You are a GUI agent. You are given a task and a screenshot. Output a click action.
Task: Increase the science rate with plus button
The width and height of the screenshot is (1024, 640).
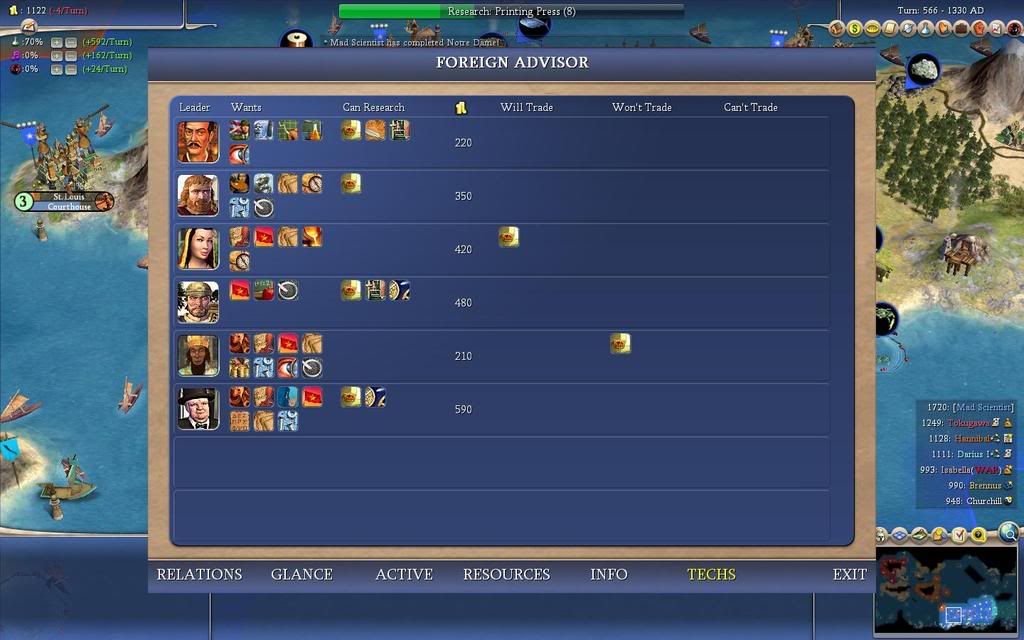coord(57,43)
